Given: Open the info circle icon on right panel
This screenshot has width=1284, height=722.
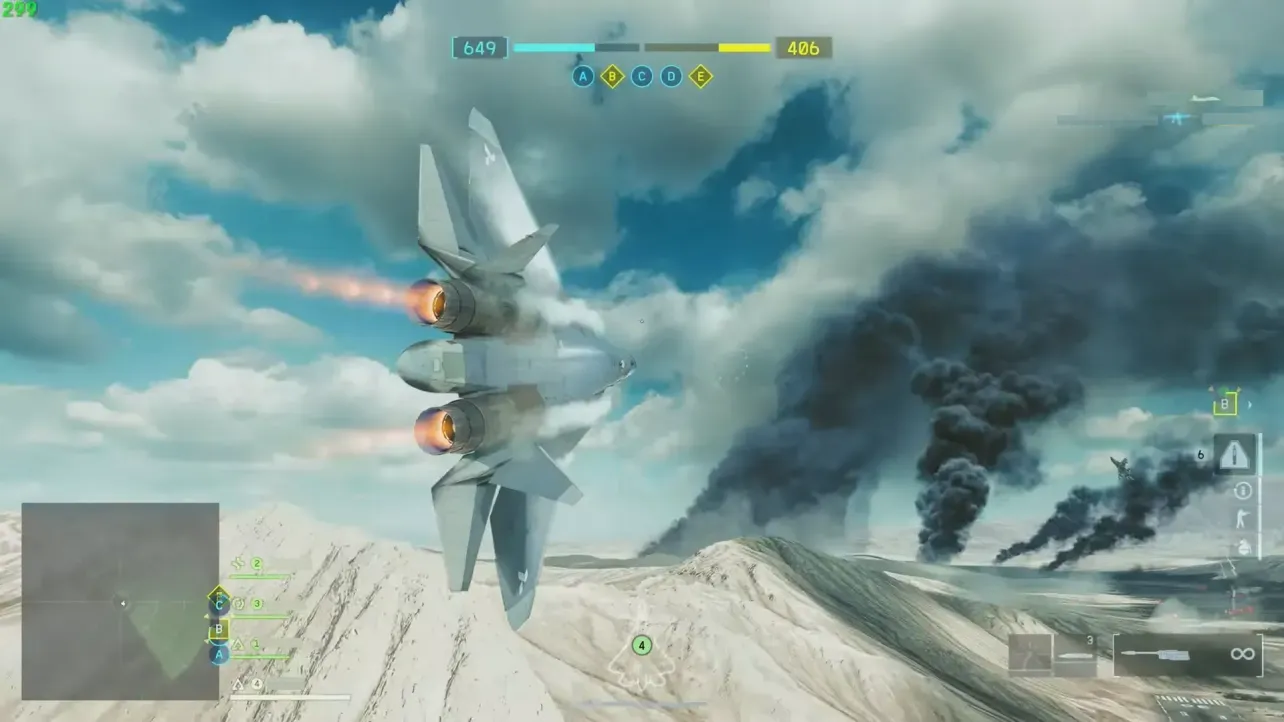Looking at the screenshot, I should (x=1242, y=490).
